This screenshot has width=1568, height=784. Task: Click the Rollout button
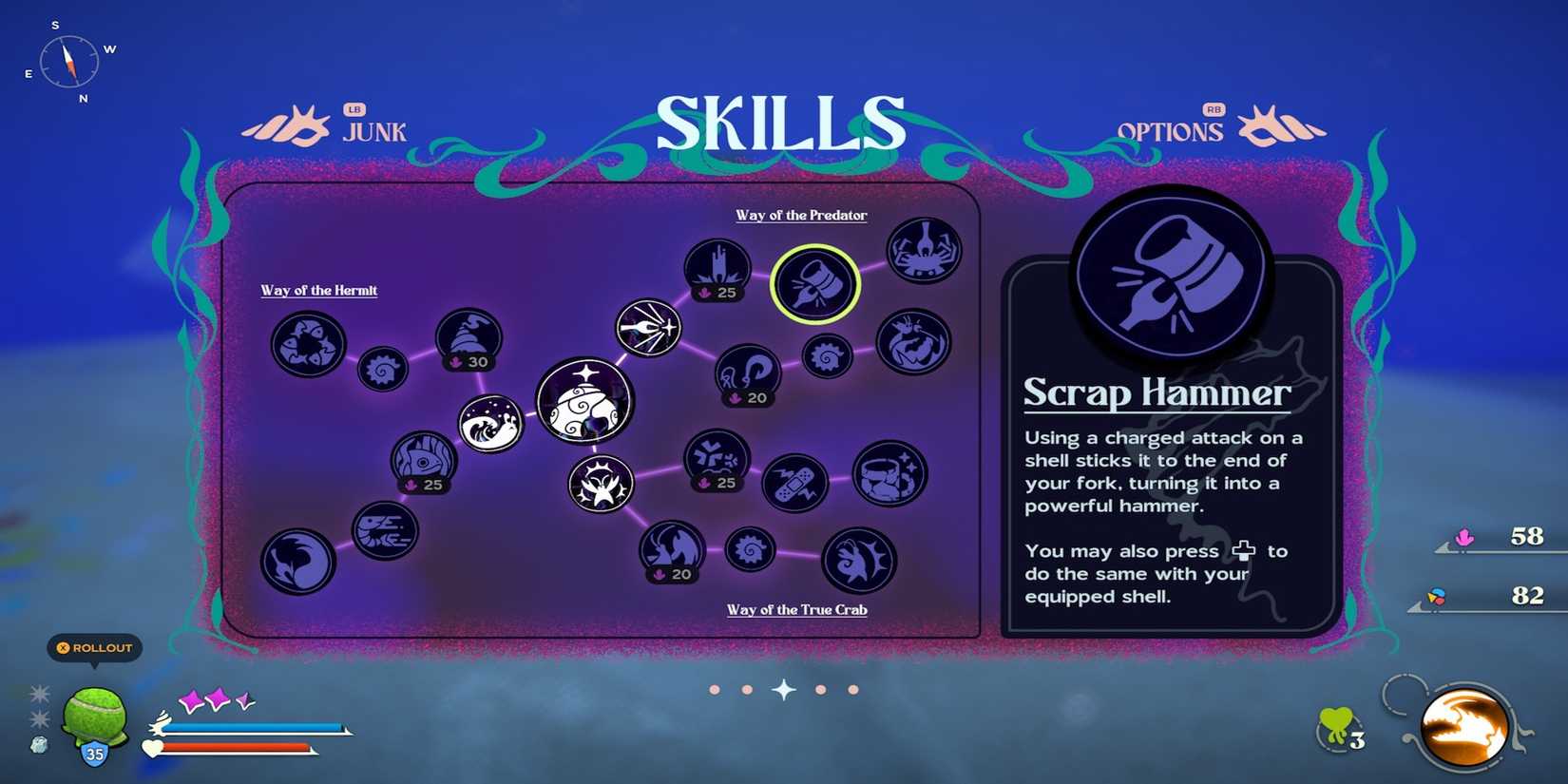click(94, 648)
